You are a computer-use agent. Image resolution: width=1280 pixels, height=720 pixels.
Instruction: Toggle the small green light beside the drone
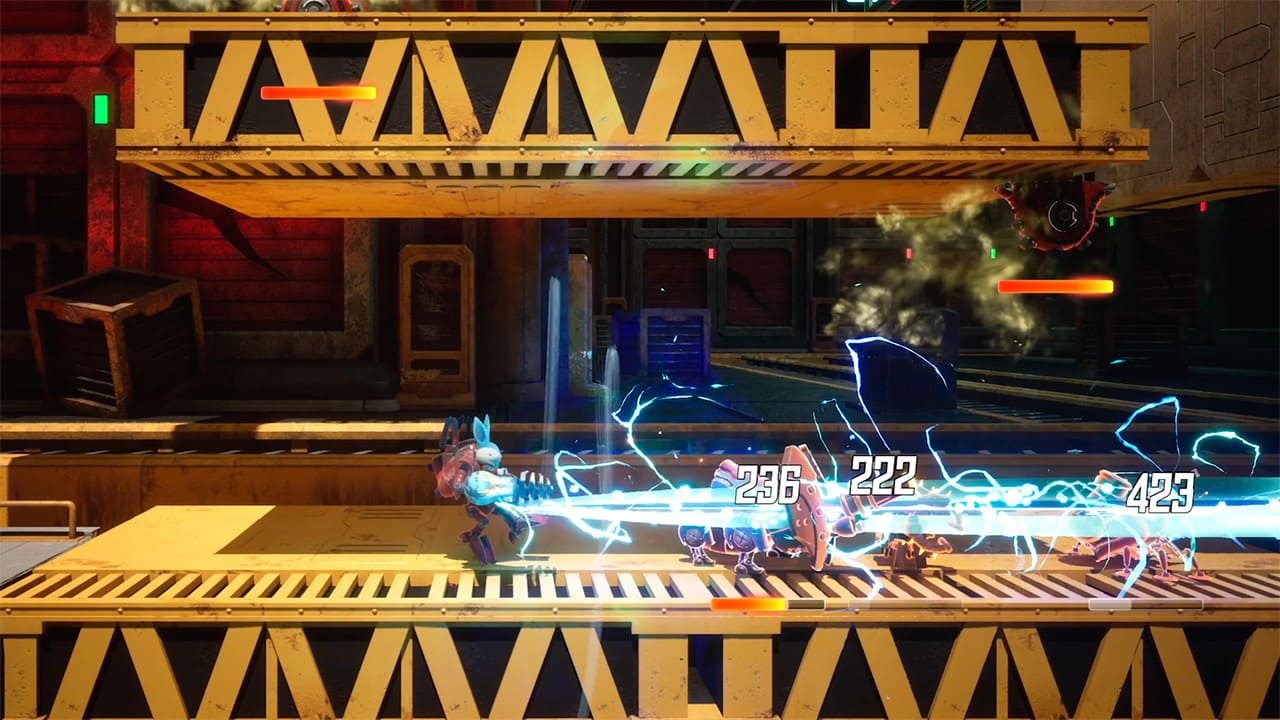[x=1111, y=221]
